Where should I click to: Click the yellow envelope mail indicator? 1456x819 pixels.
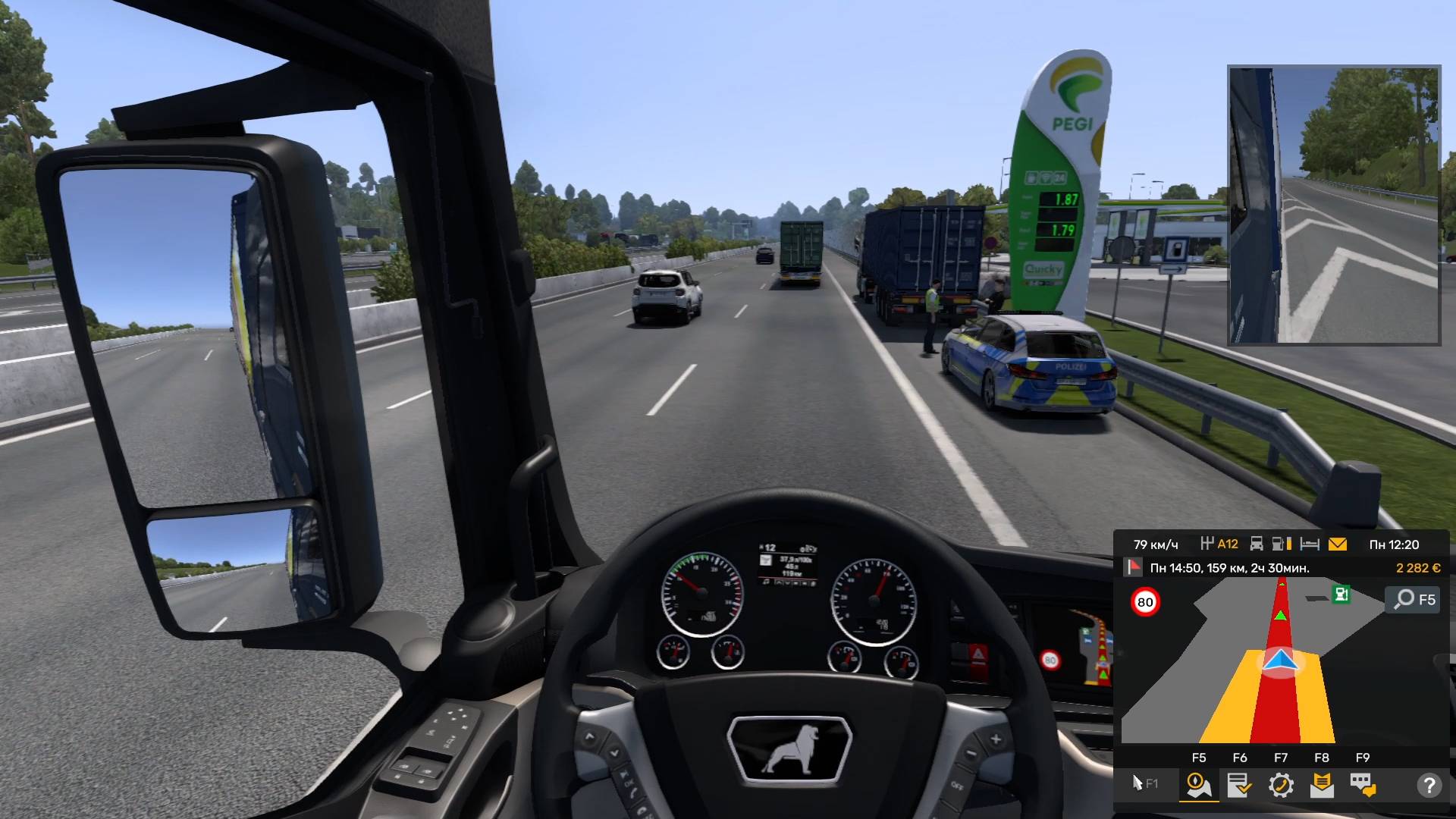[x=1338, y=544]
